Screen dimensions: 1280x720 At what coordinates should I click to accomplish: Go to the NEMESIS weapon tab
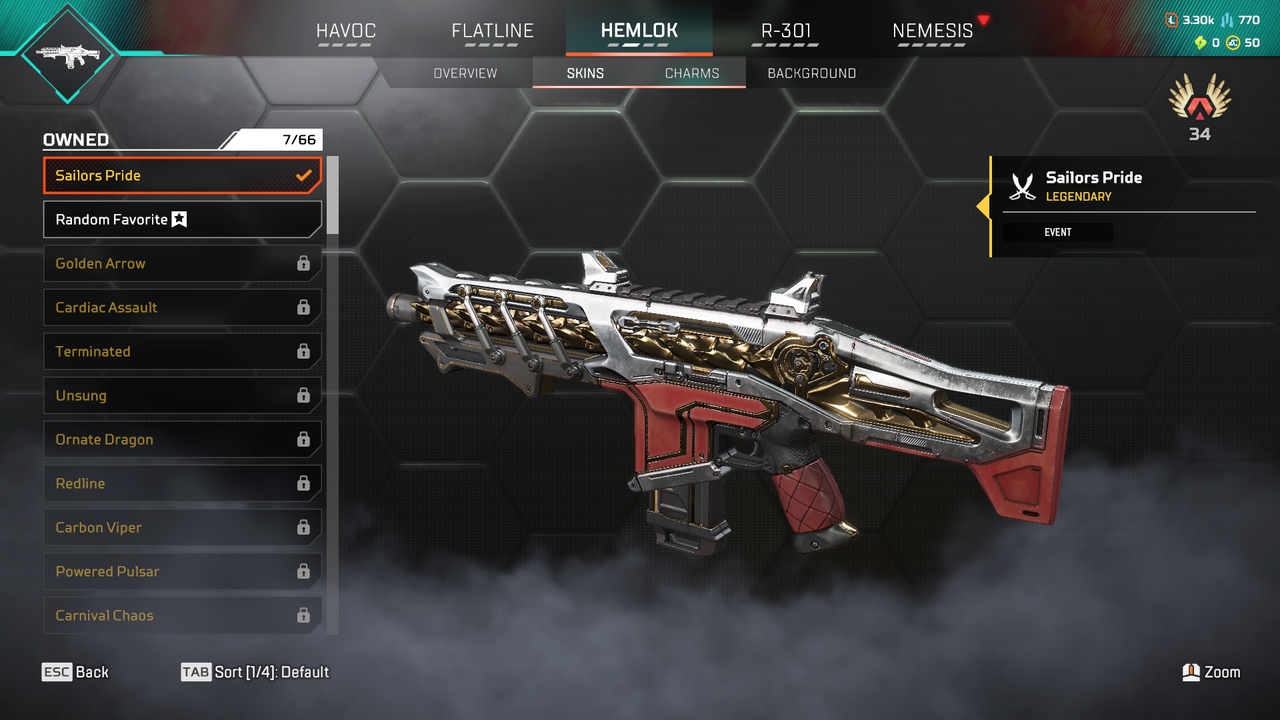(932, 31)
